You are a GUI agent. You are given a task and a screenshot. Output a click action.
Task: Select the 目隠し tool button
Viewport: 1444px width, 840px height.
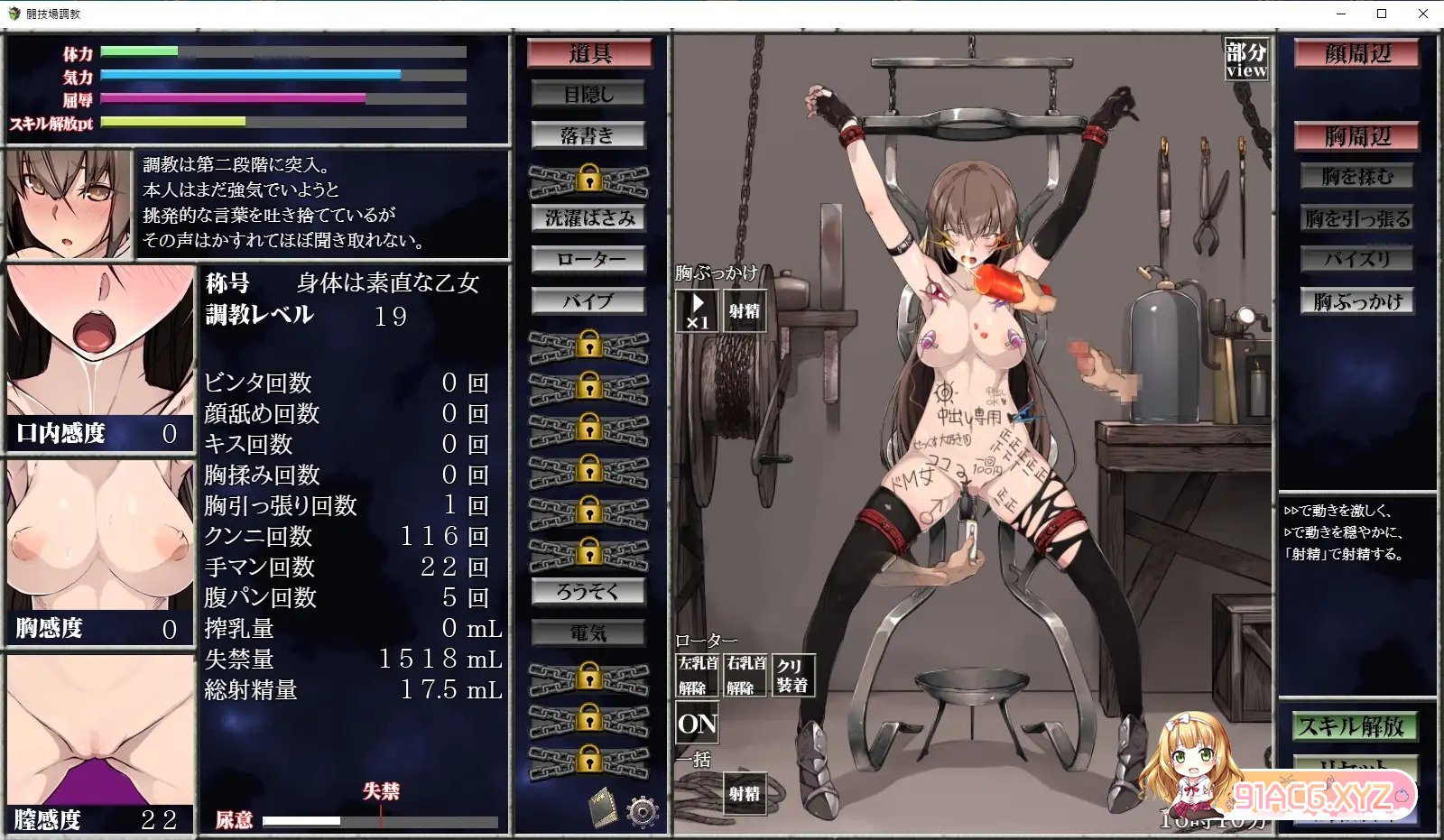[588, 94]
